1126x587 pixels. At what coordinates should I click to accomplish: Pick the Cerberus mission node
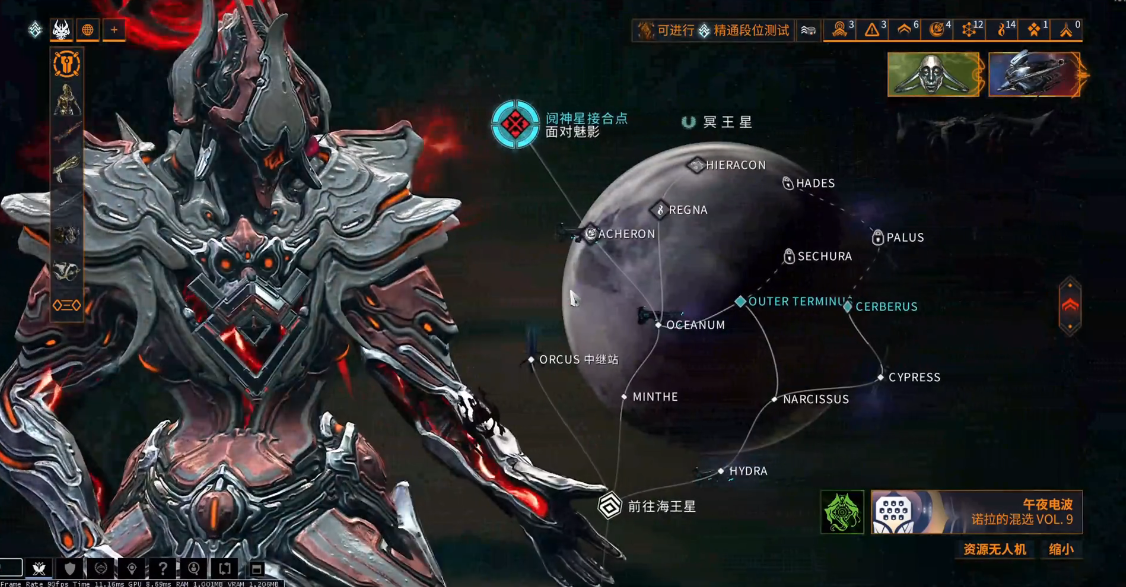[848, 307]
